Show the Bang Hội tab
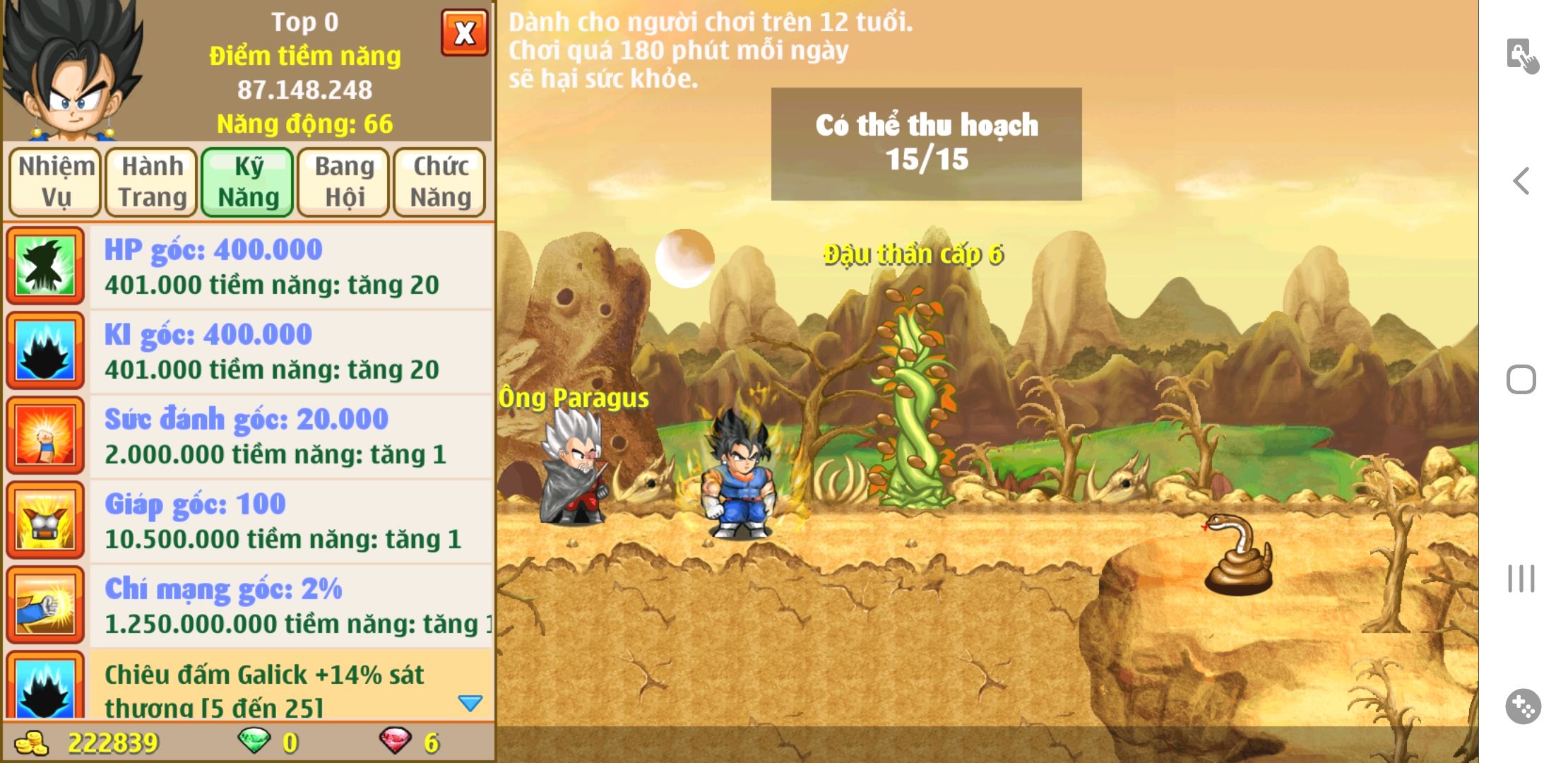 [x=344, y=182]
